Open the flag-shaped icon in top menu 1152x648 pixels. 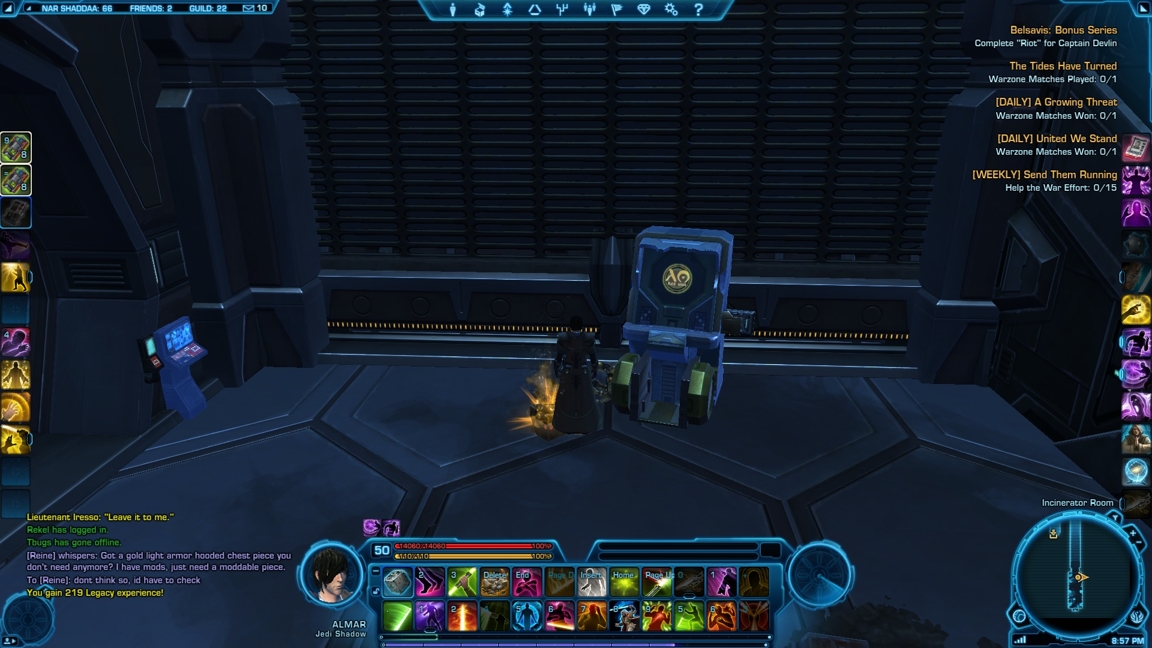coord(617,10)
